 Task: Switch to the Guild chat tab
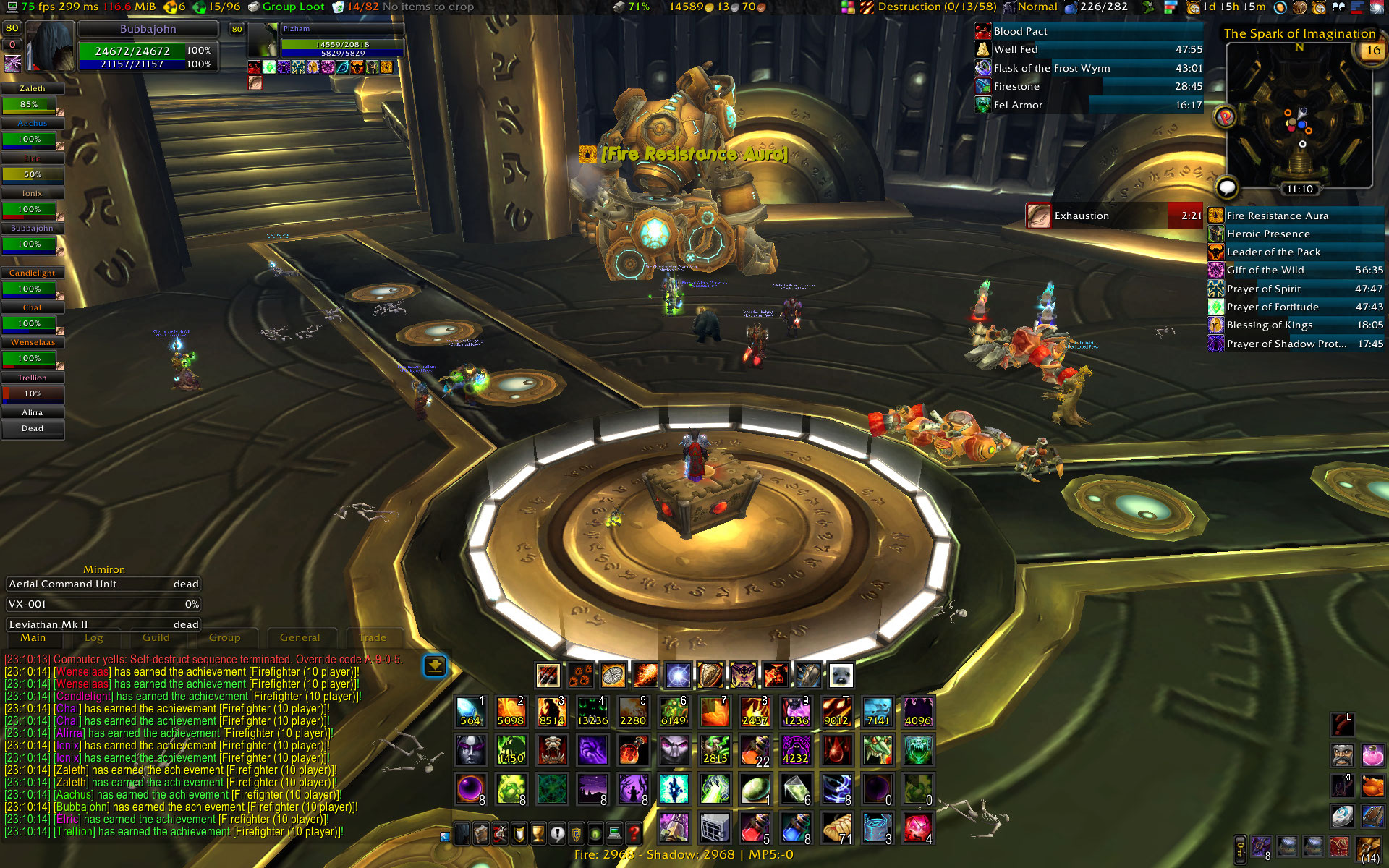pyautogui.click(x=156, y=638)
